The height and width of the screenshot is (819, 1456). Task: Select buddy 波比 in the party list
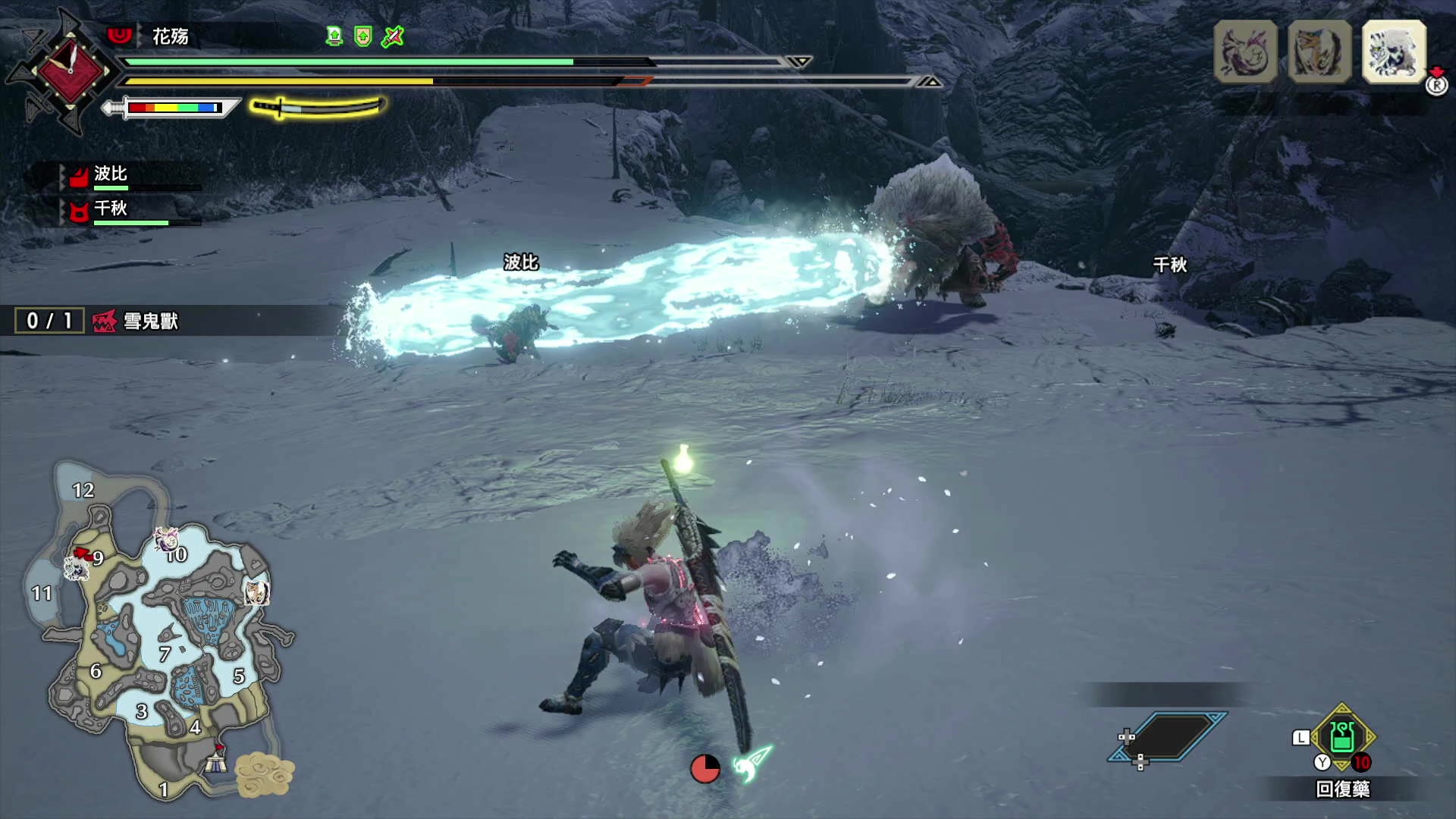[x=110, y=174]
